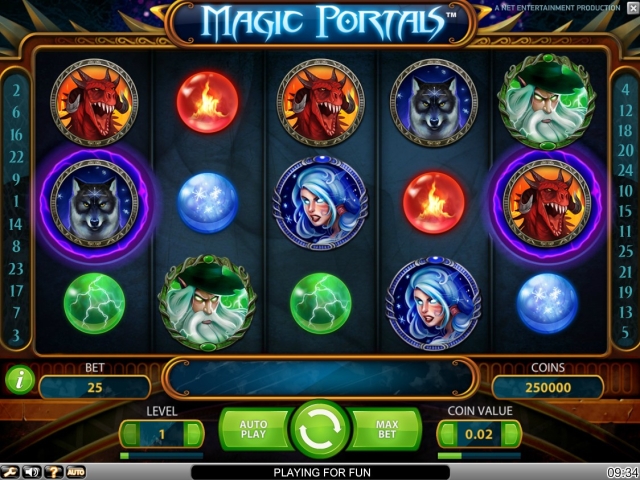Select bet line number 25

click(x=625, y=251)
